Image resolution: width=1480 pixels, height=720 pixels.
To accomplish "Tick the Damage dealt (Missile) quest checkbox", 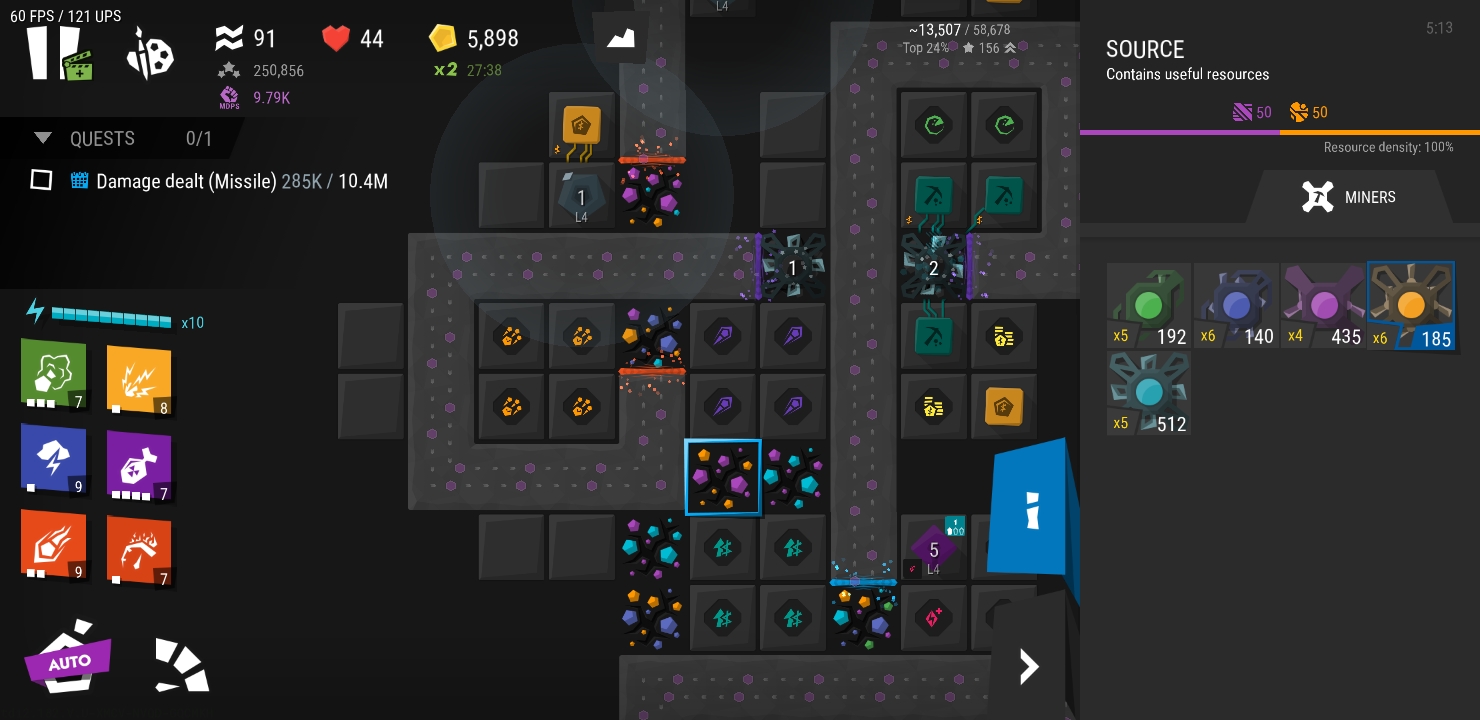I will click(41, 180).
